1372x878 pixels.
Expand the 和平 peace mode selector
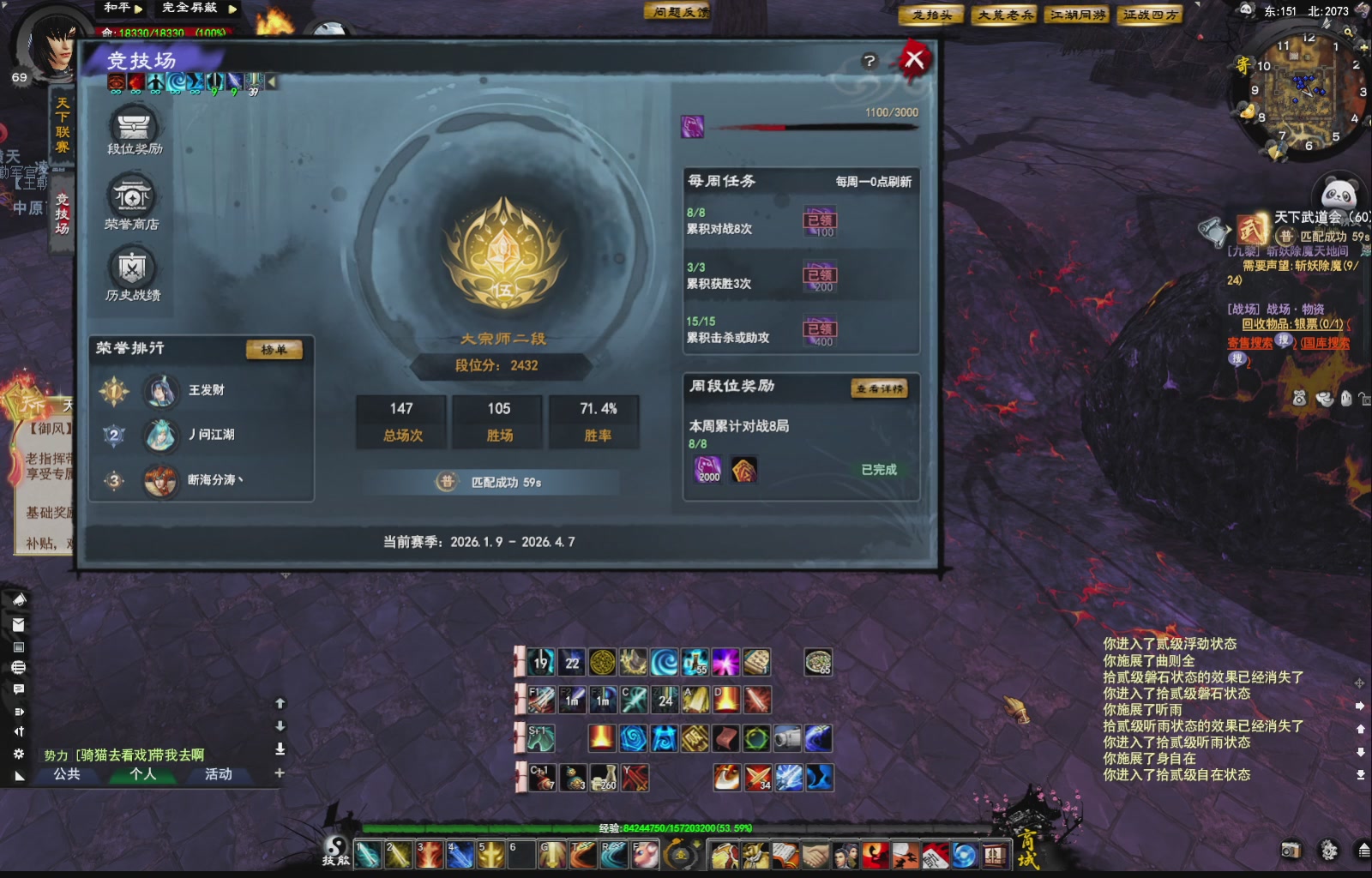click(138, 9)
